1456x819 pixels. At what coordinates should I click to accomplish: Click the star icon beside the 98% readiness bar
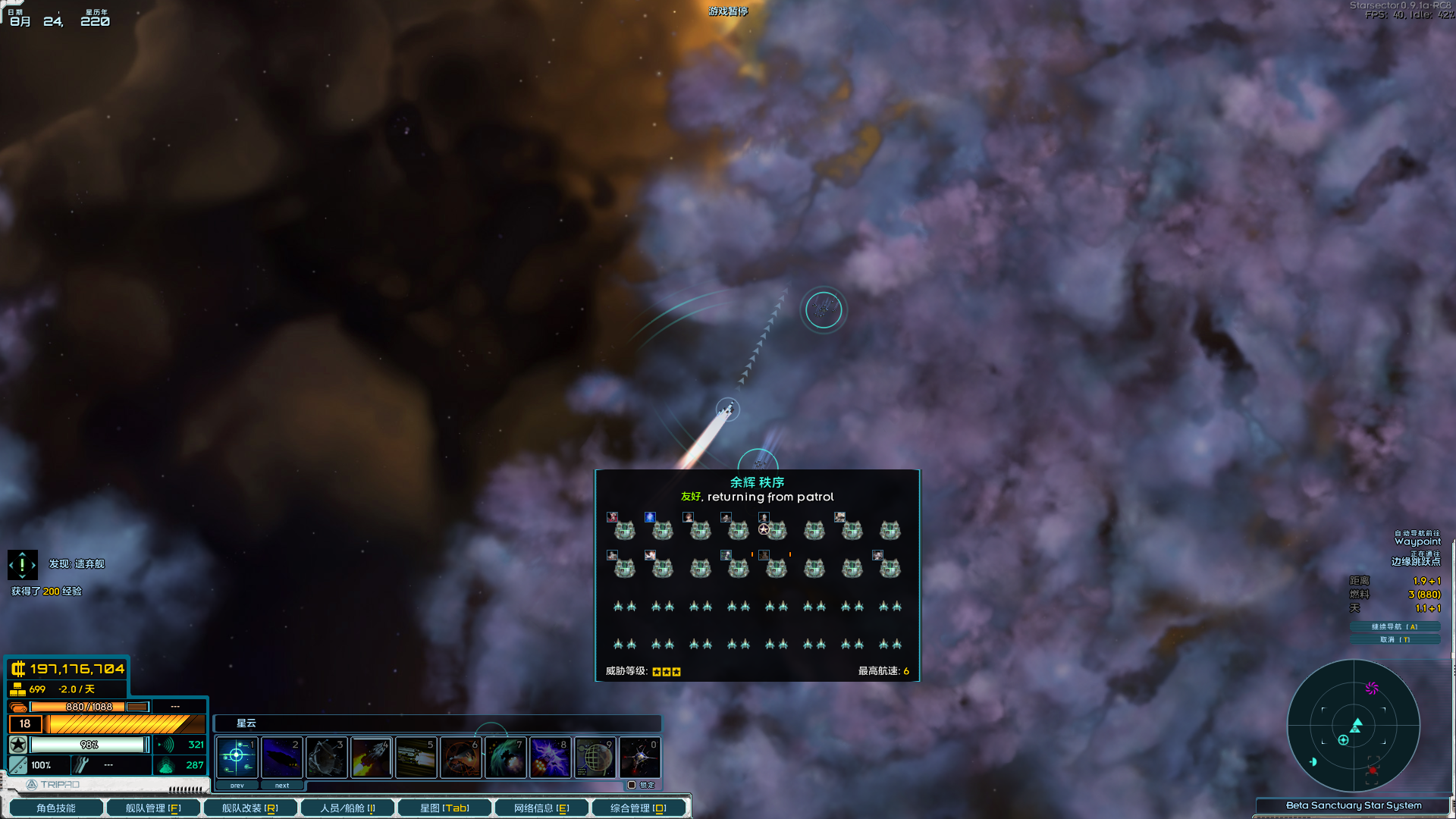point(17,745)
